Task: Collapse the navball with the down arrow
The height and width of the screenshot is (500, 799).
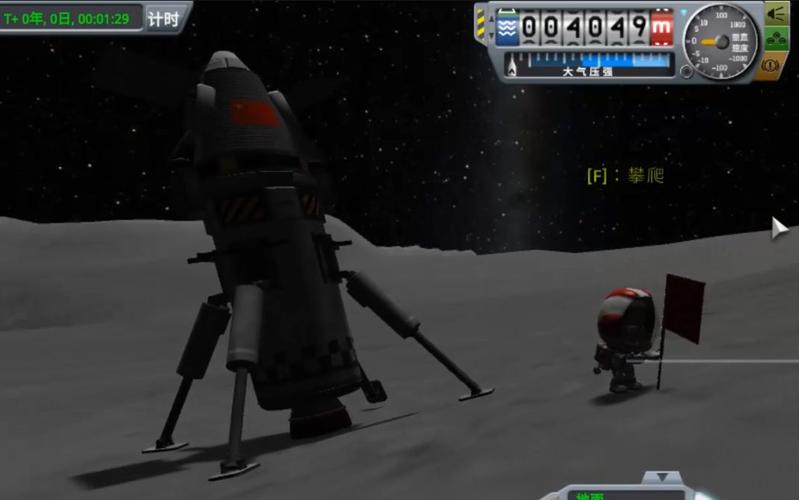Action: pos(661,479)
